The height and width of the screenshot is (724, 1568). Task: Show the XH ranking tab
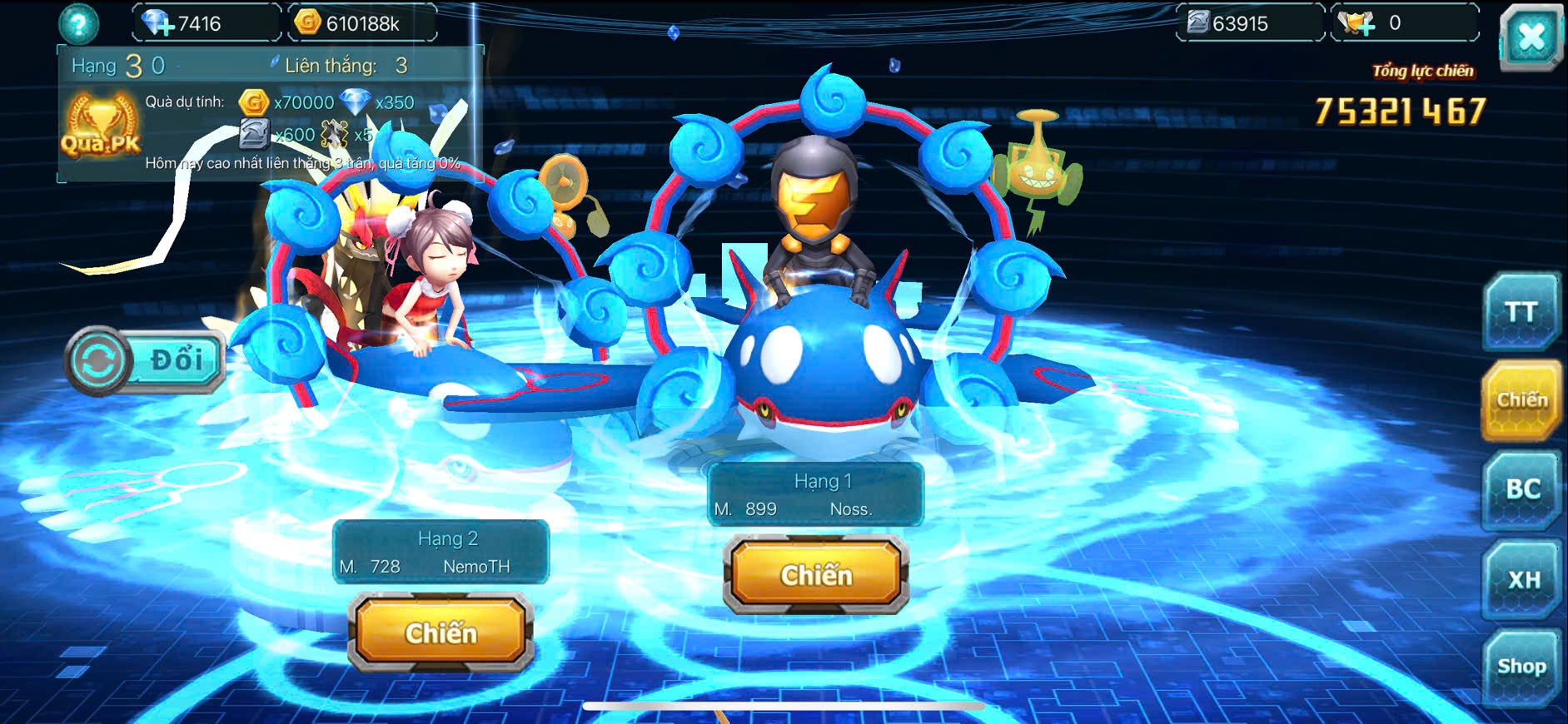coord(1523,579)
